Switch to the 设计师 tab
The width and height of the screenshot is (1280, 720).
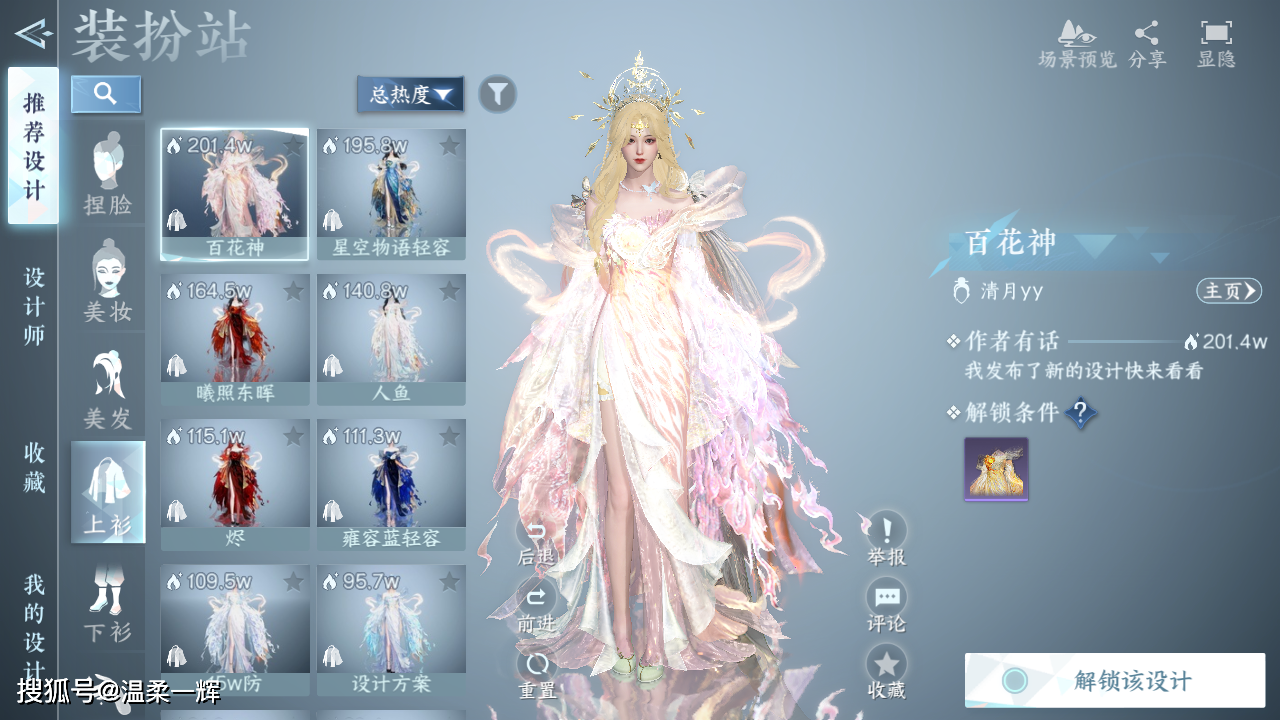tap(34, 306)
